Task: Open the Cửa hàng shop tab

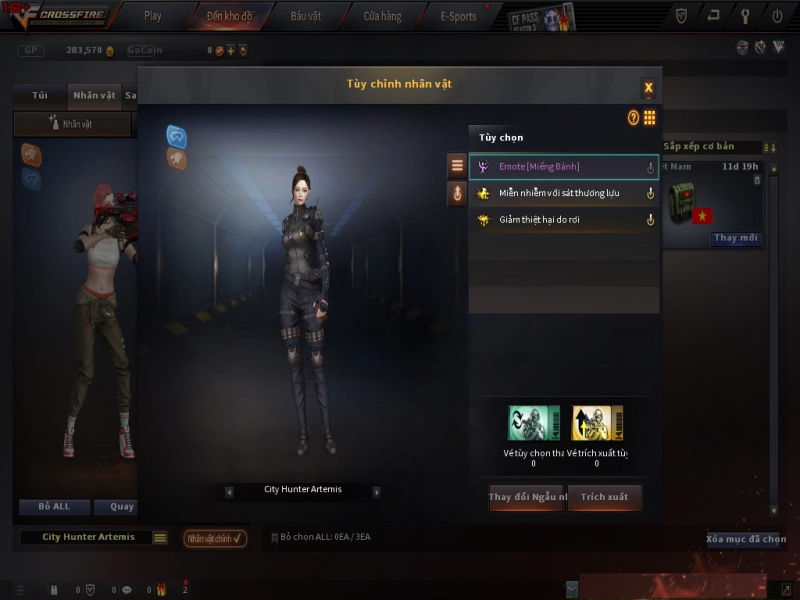Action: click(382, 16)
